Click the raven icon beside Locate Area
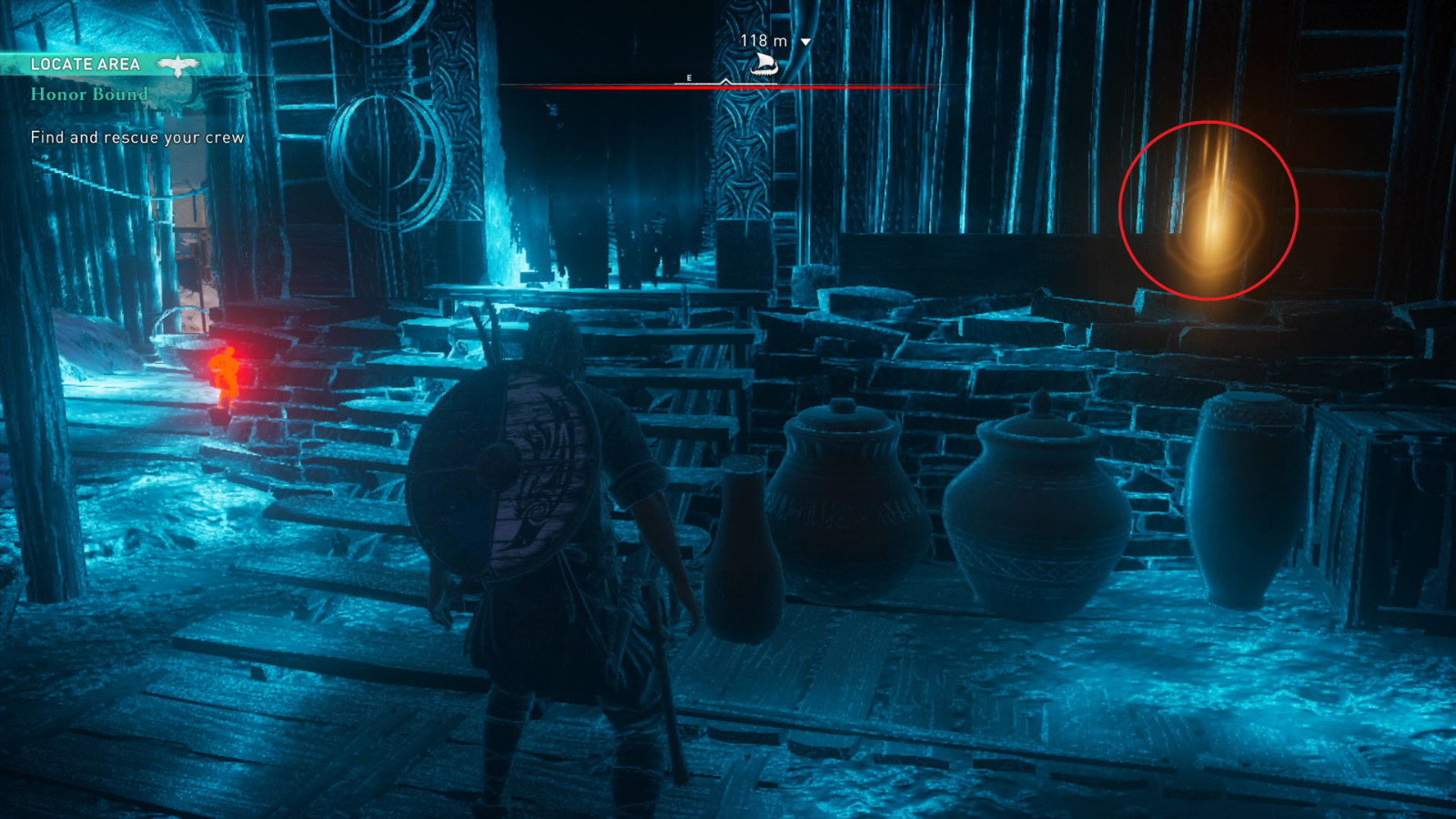 pyautogui.click(x=177, y=65)
